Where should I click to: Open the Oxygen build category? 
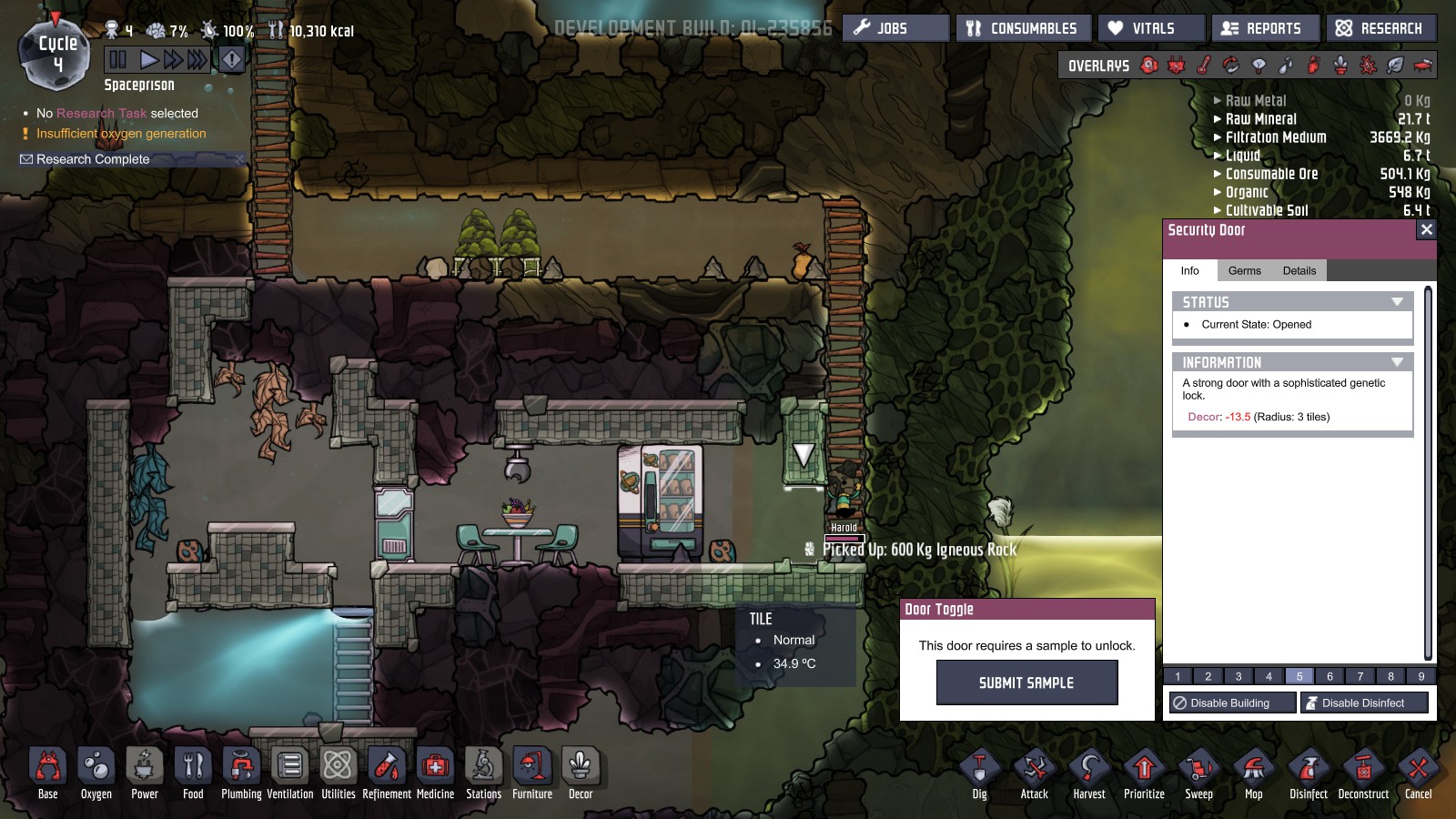pyautogui.click(x=96, y=769)
